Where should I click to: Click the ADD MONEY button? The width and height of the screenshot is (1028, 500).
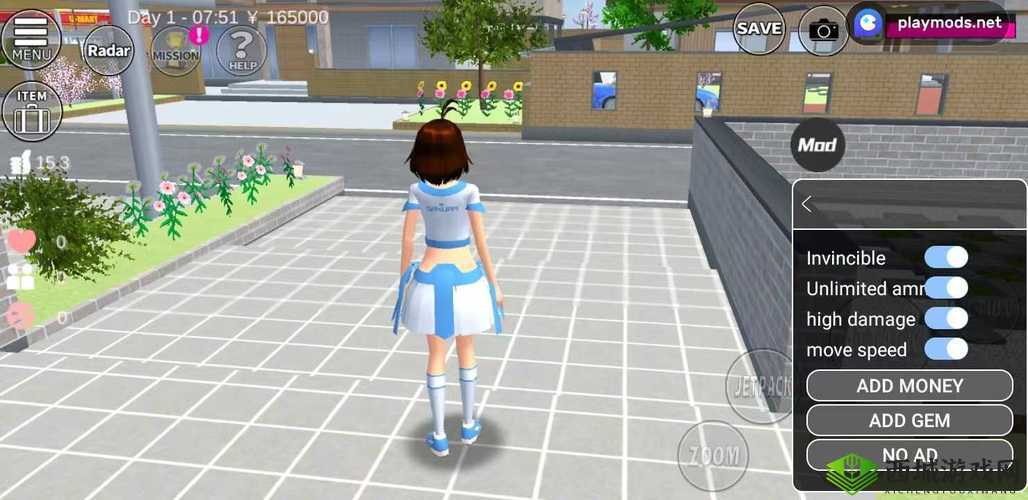909,386
